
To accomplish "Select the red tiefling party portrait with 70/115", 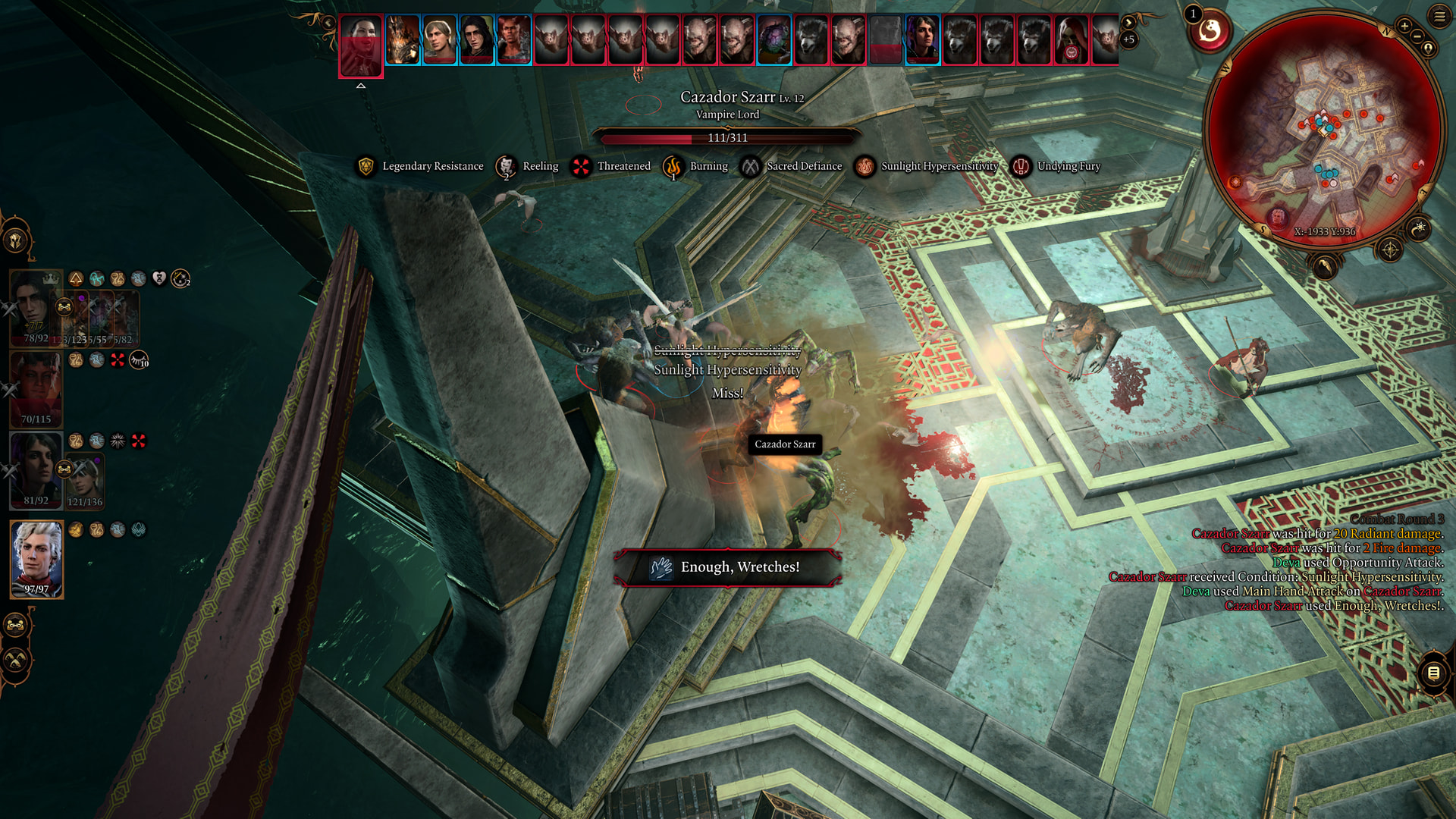I will click(x=36, y=389).
